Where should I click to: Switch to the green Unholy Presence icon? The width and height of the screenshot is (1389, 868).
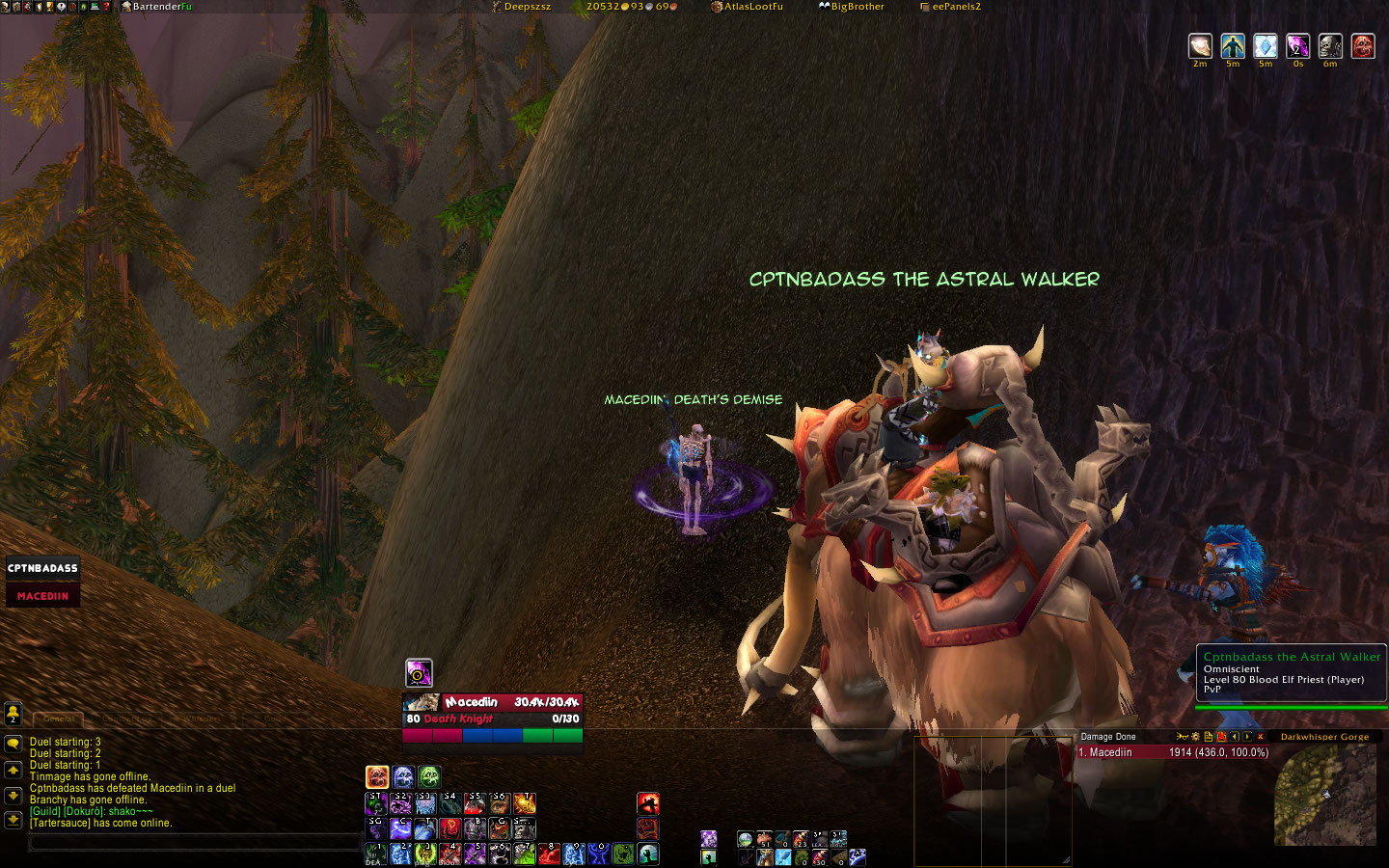429,776
